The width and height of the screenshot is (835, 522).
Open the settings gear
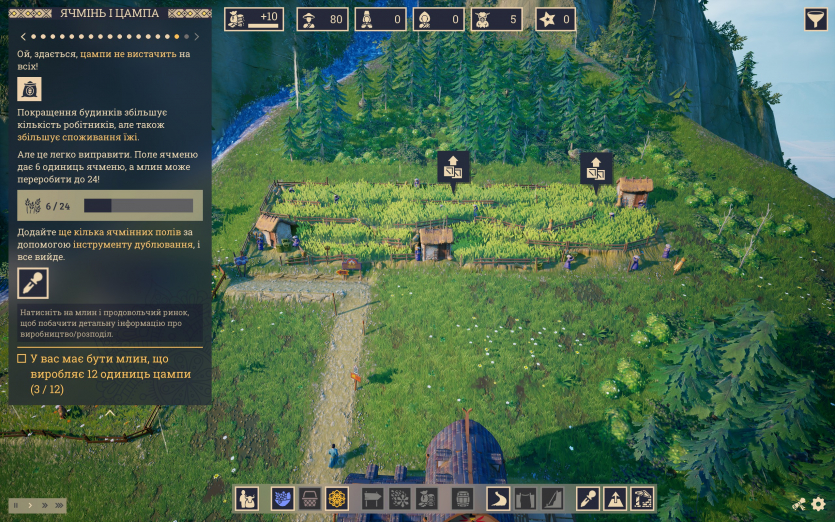coord(818,505)
